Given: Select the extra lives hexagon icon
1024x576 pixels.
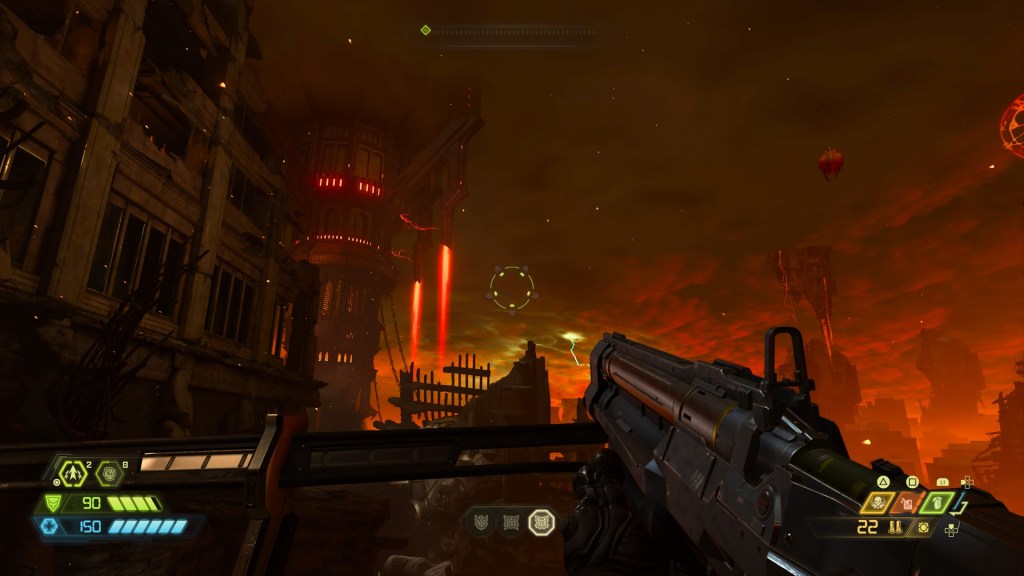Looking at the screenshot, I should [x=73, y=471].
